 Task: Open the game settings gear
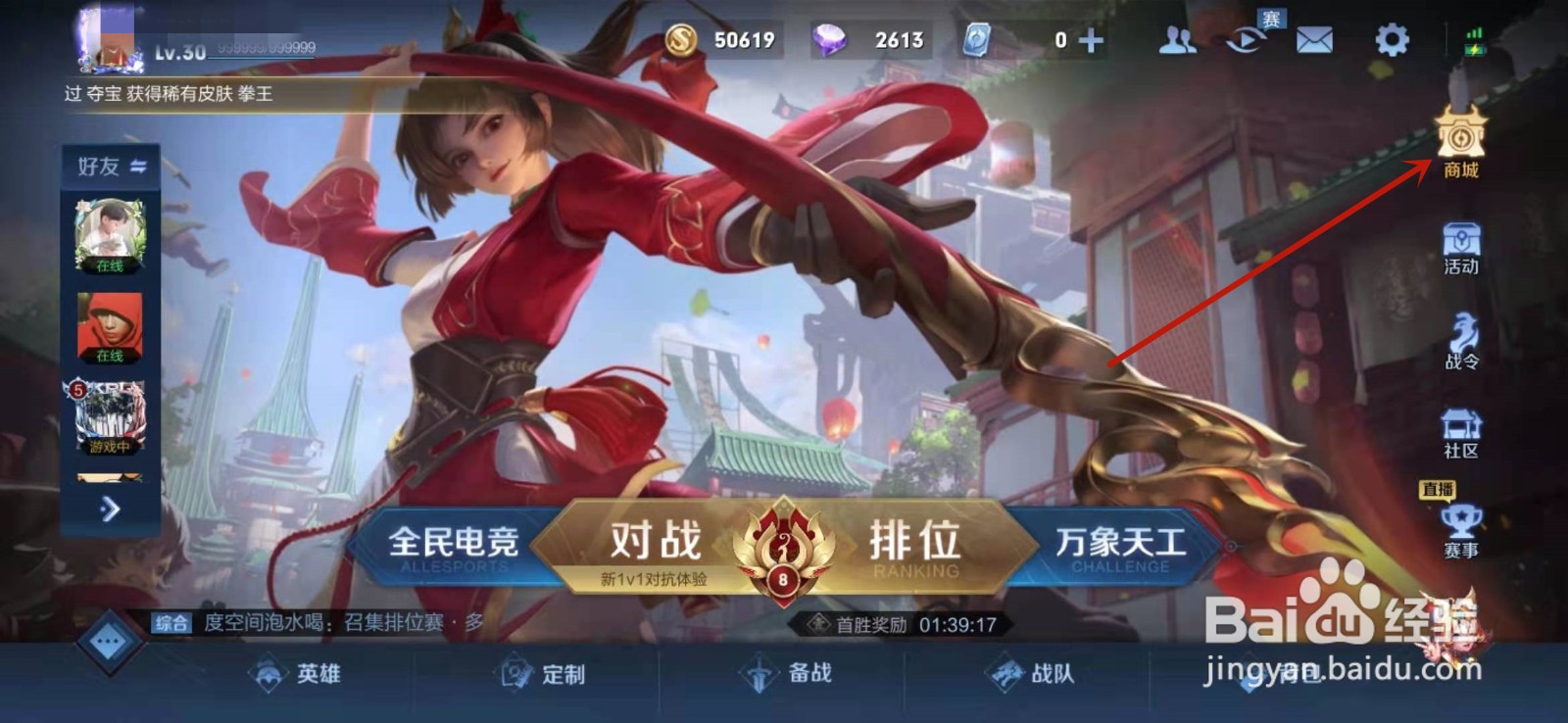click(x=1392, y=40)
